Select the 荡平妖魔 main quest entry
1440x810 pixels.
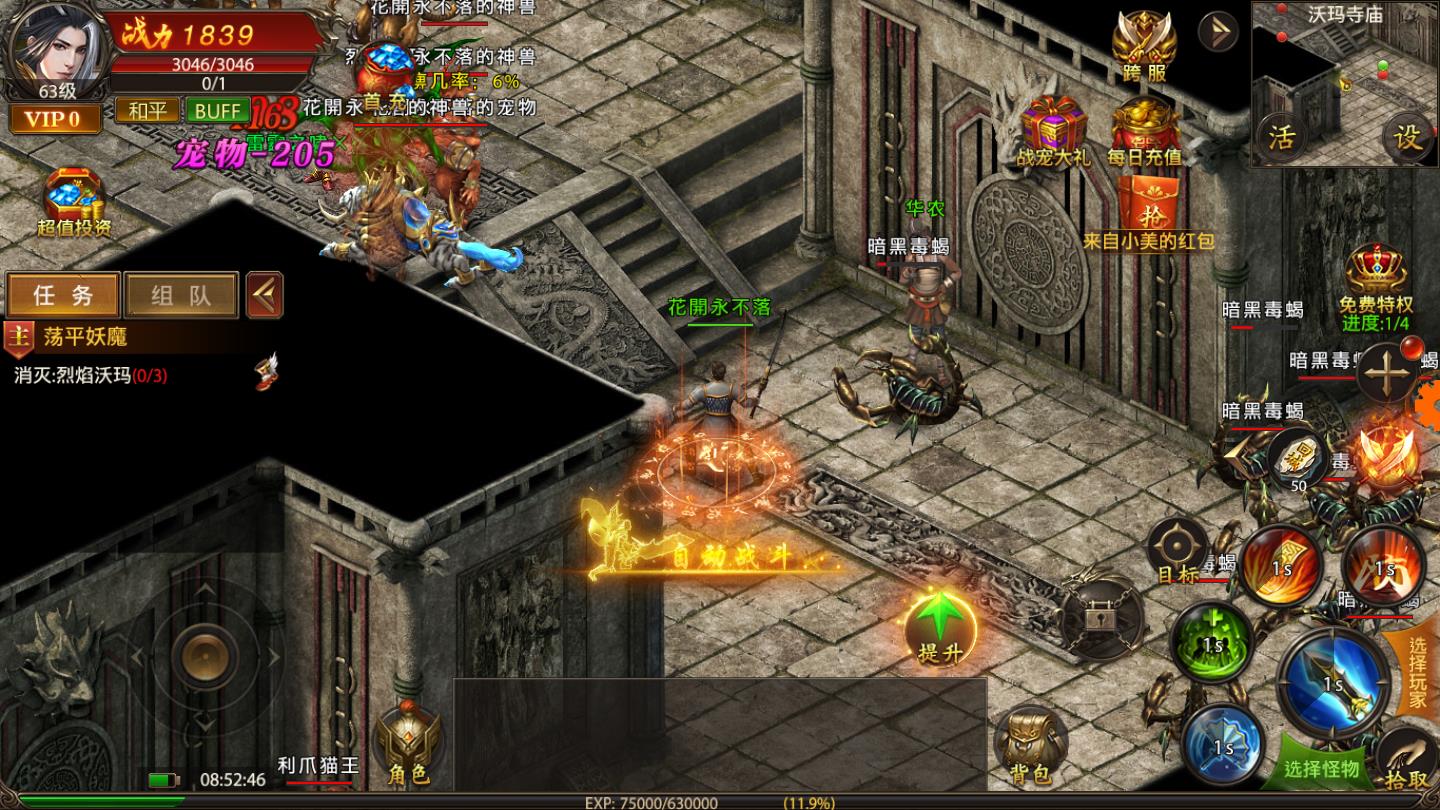85,337
